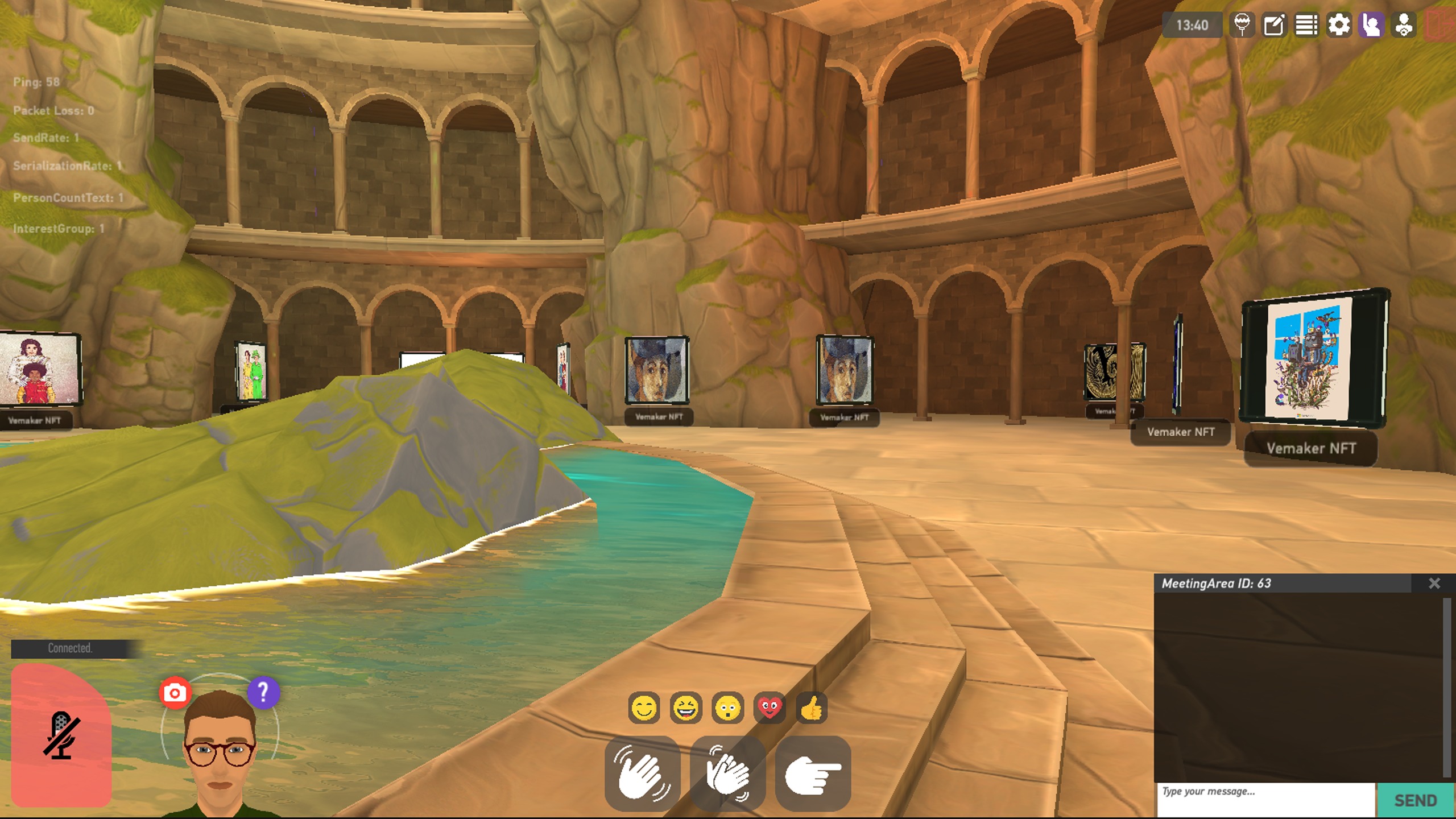Send the heart emoji reaction
1456x819 pixels.
click(770, 709)
